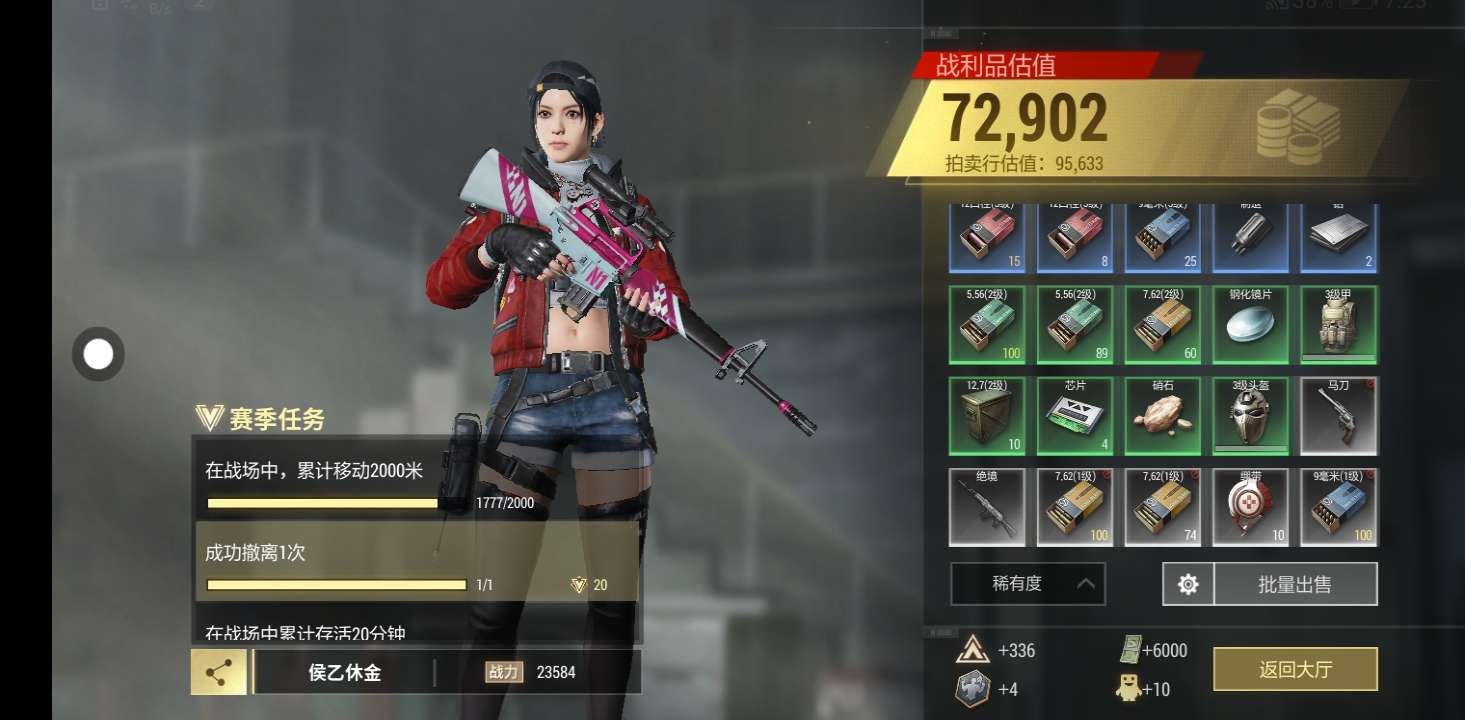Pick the 5.56(2级) ammo stack of 89
Image resolution: width=1465 pixels, height=720 pixels.
pyautogui.click(x=1075, y=325)
